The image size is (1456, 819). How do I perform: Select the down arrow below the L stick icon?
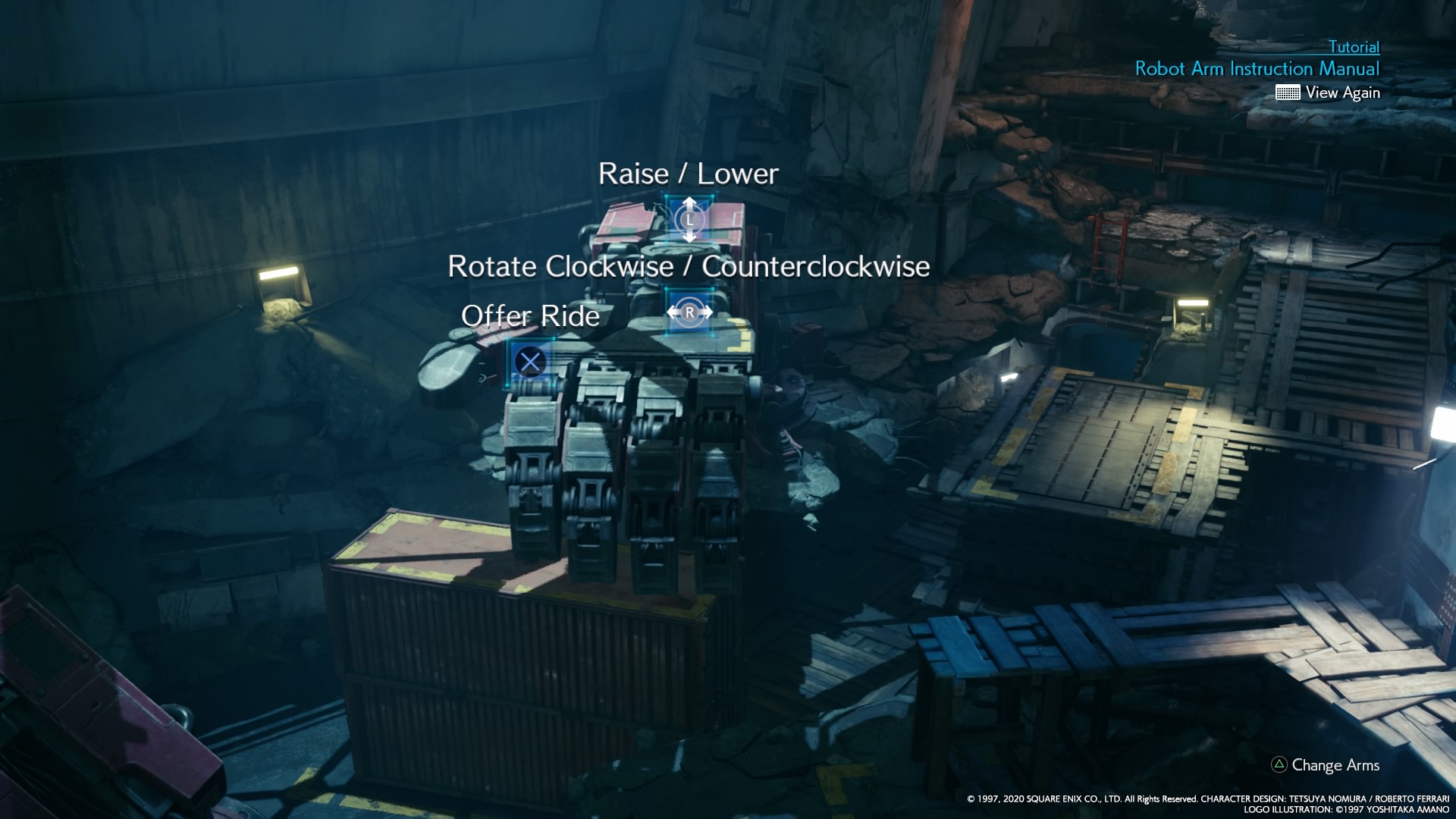(x=689, y=240)
